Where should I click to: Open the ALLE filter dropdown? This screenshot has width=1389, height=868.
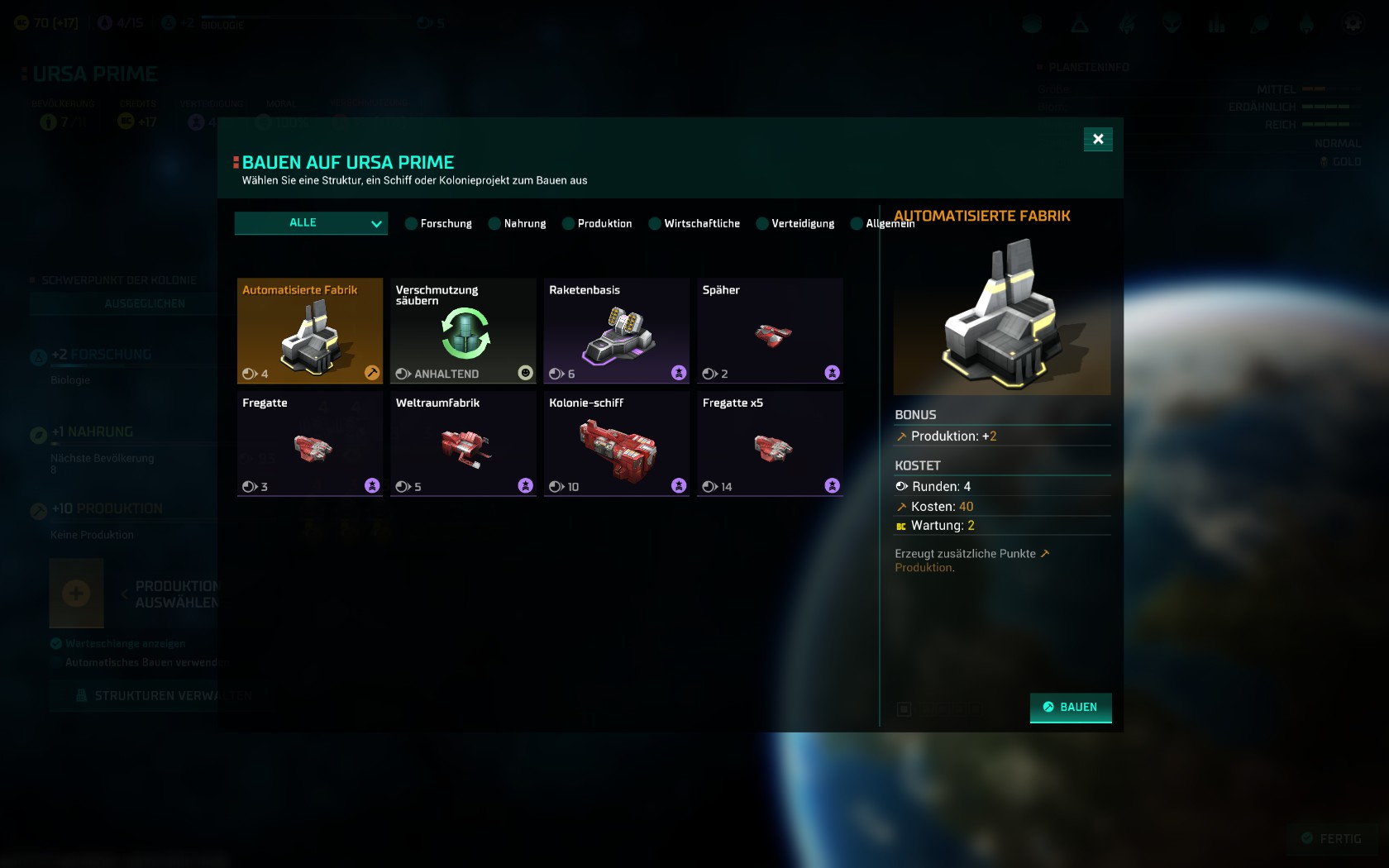click(x=311, y=223)
